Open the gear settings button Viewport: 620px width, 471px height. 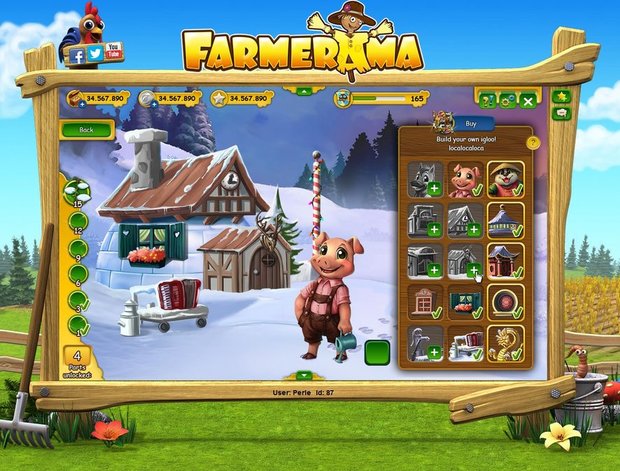(507, 100)
